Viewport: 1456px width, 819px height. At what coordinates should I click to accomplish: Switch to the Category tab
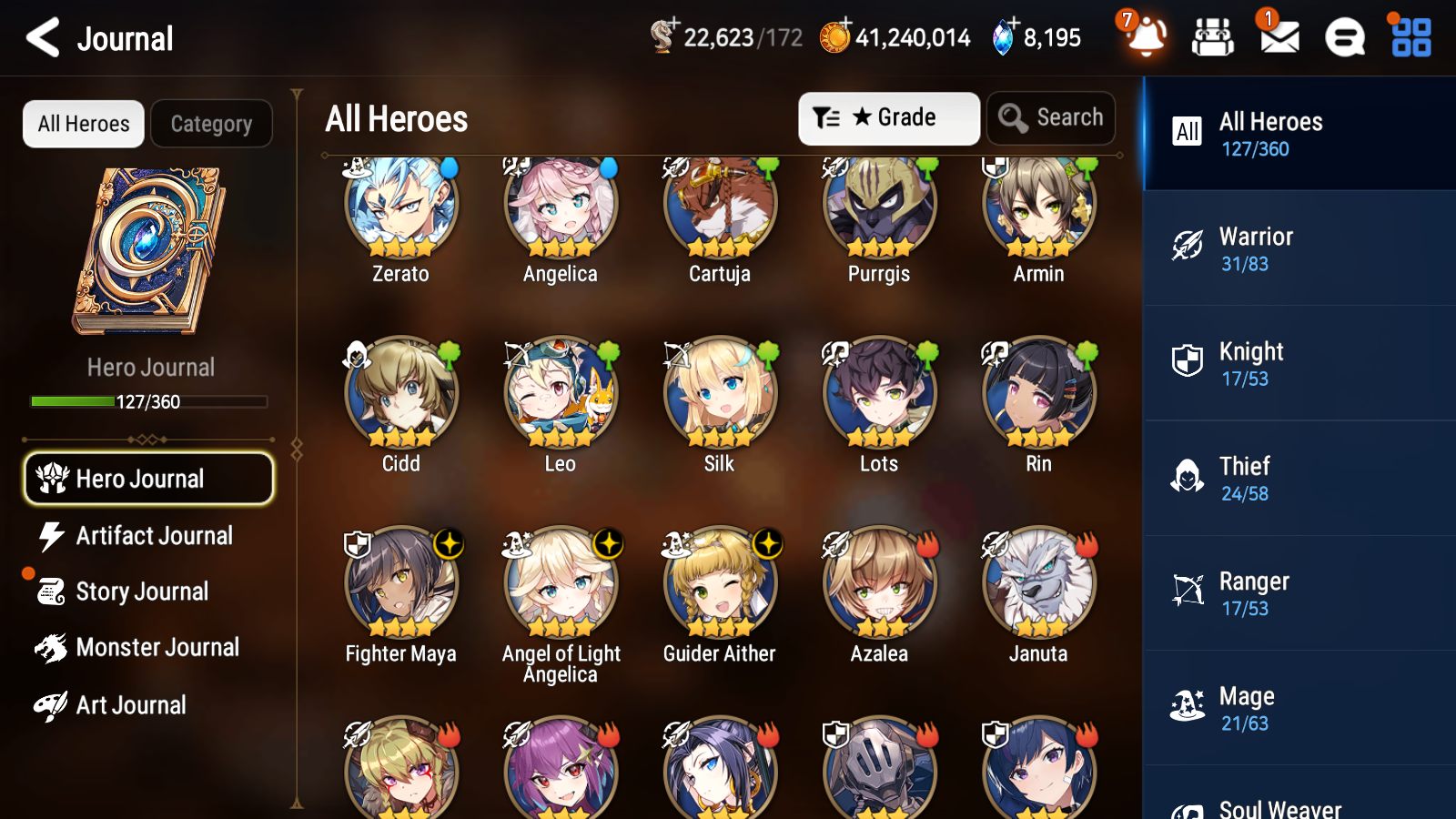click(211, 124)
